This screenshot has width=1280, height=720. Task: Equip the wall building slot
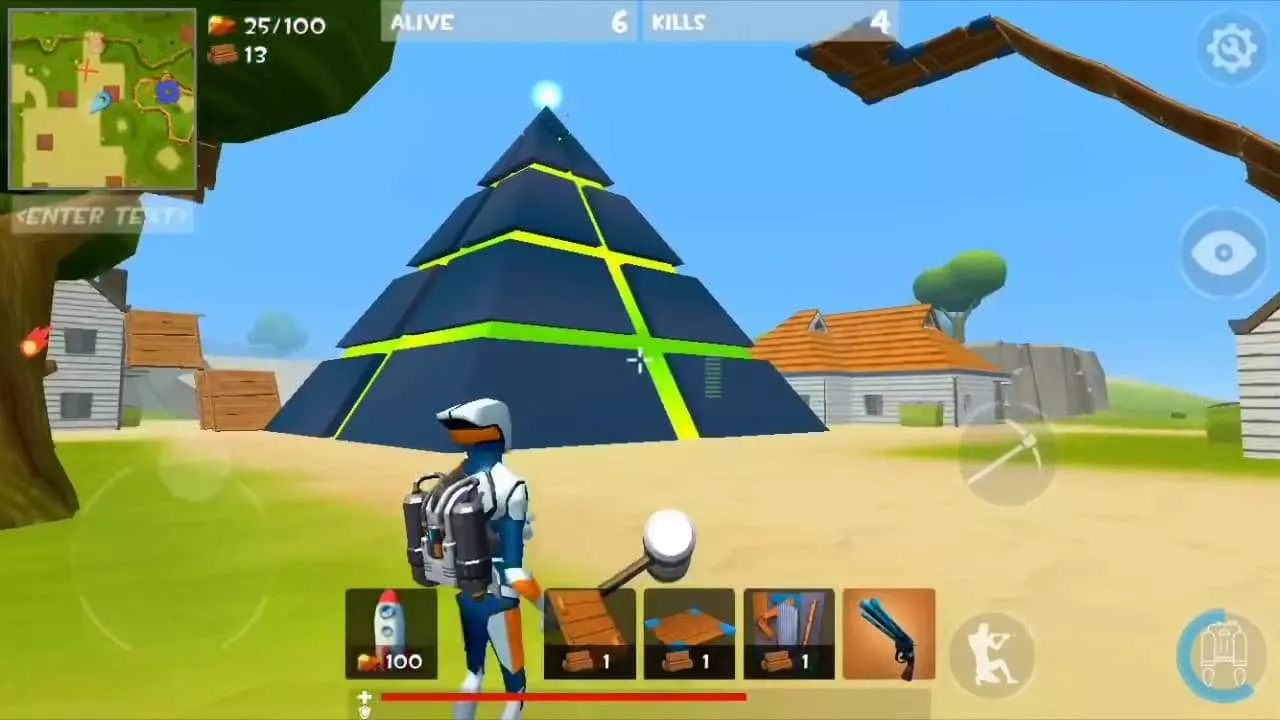(x=789, y=630)
